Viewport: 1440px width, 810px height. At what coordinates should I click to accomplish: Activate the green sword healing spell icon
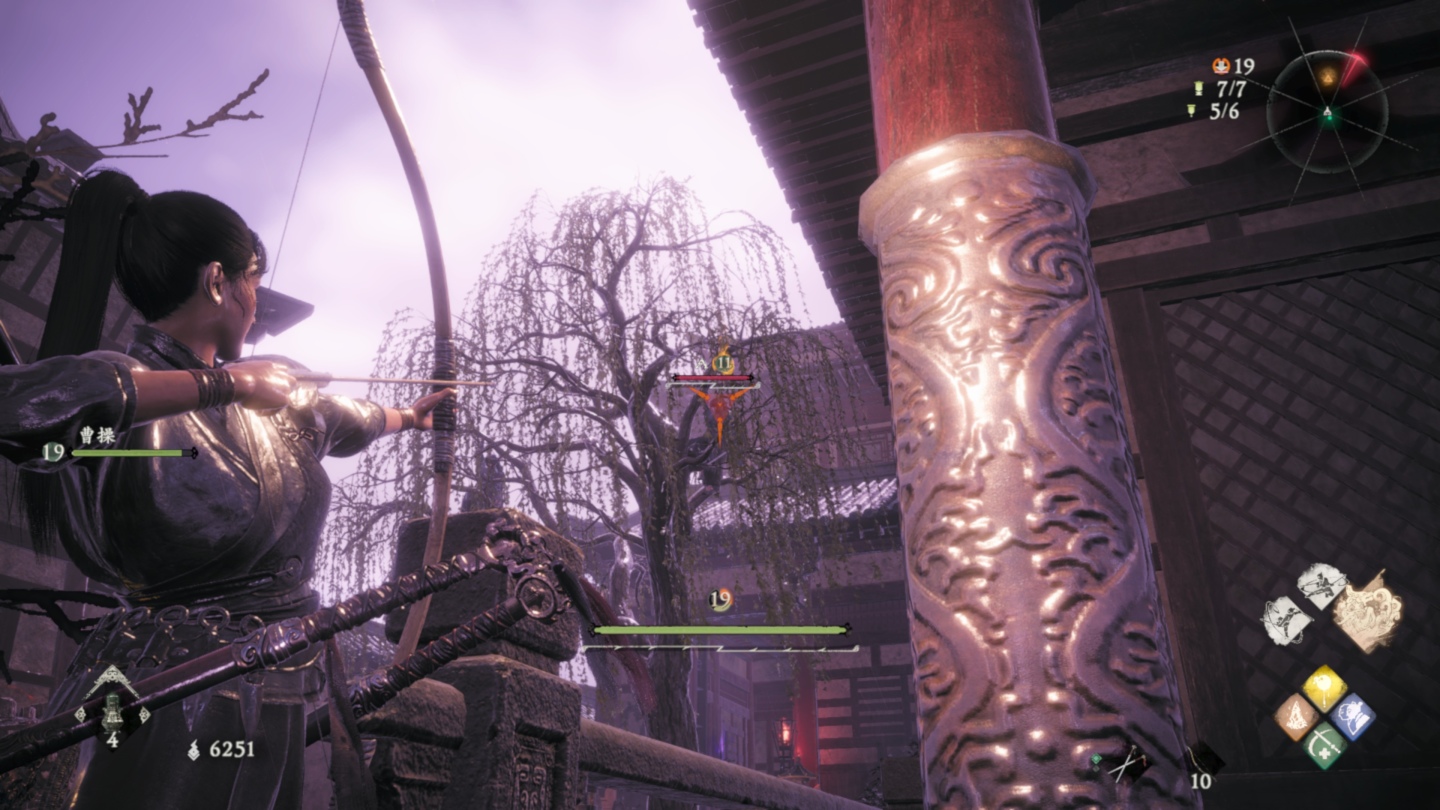point(1324,746)
